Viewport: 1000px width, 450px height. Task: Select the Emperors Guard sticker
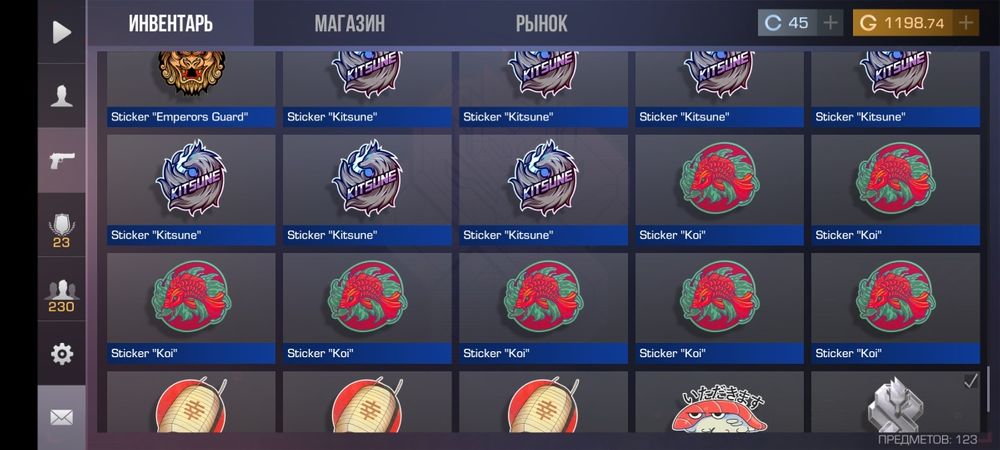[190, 88]
